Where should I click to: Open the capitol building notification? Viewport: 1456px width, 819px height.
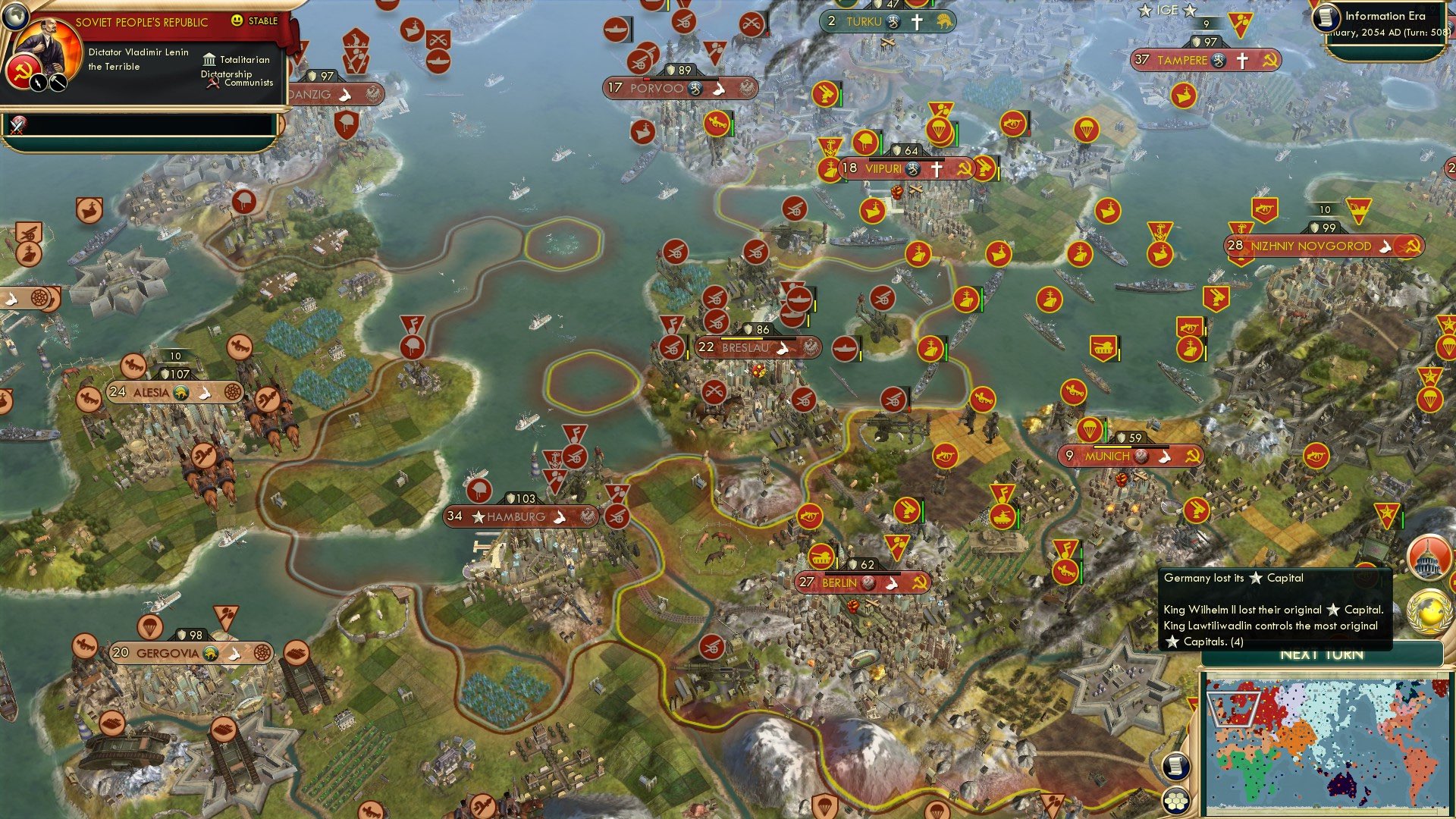(1428, 557)
